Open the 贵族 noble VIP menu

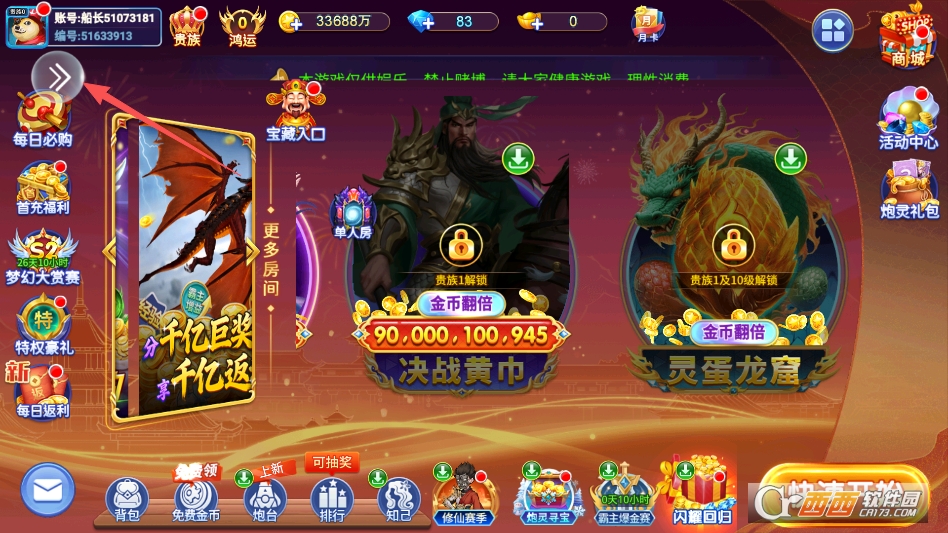click(x=187, y=25)
